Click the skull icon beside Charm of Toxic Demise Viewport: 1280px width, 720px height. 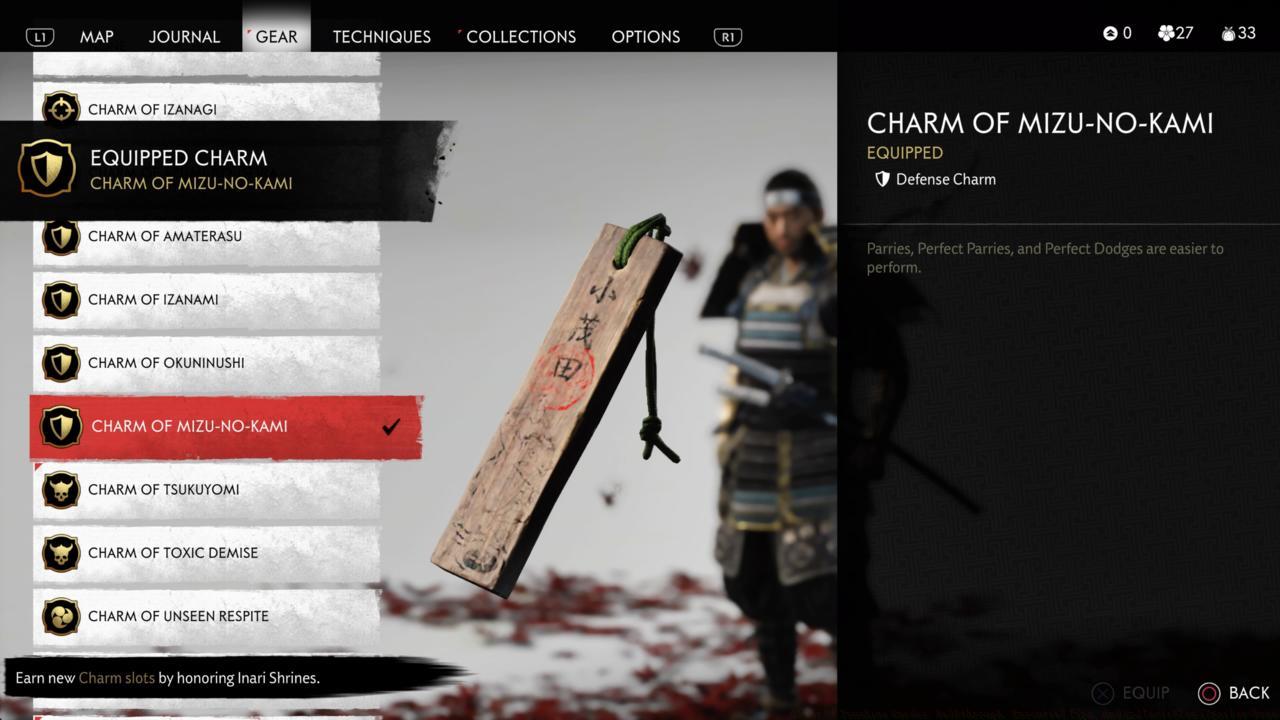click(61, 553)
